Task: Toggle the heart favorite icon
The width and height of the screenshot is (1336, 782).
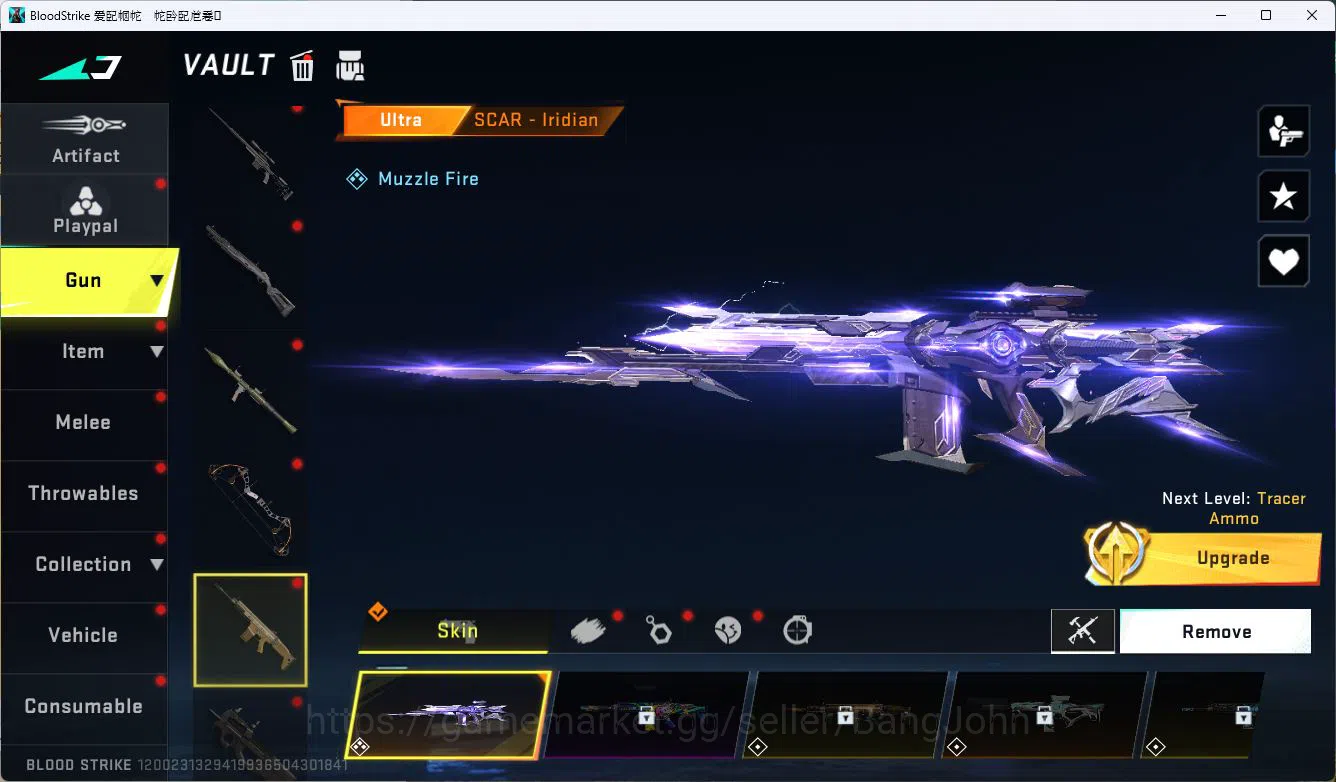Action: click(x=1283, y=261)
